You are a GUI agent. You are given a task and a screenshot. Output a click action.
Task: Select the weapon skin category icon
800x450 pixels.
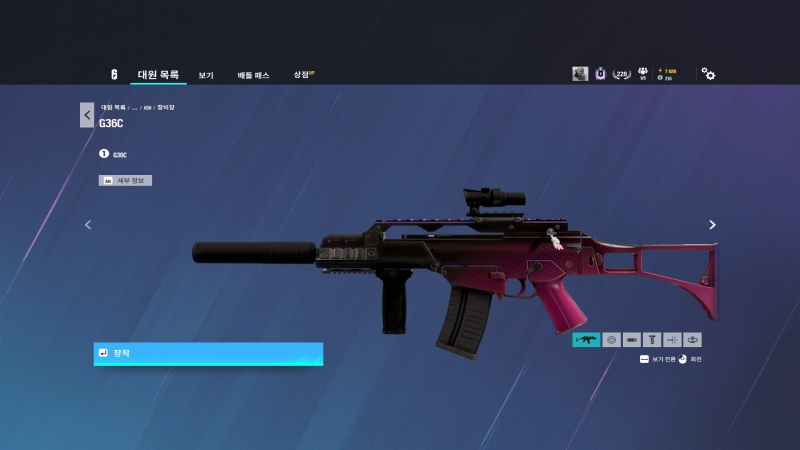[586, 340]
